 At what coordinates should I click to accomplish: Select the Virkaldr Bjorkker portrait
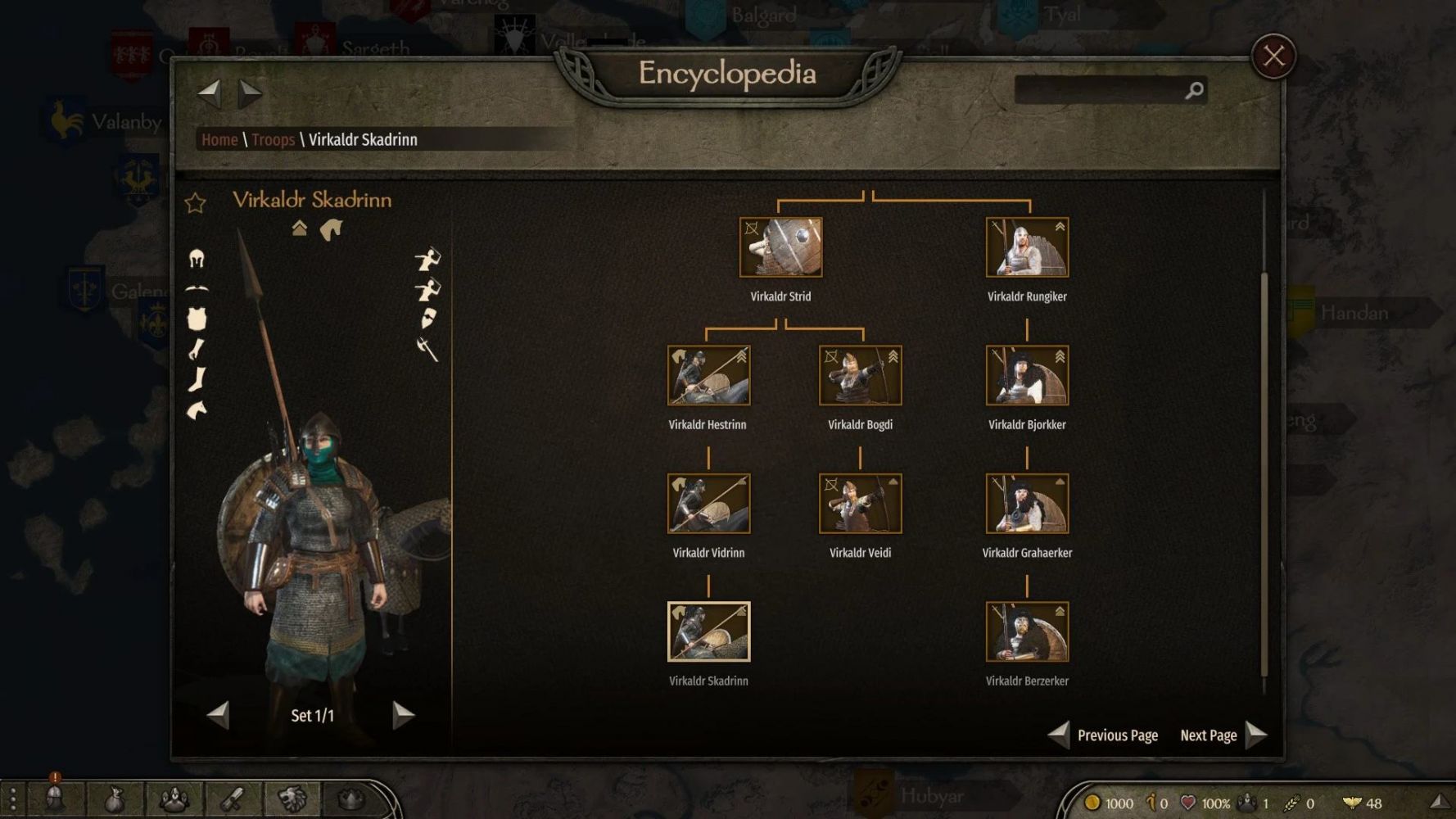1027,376
